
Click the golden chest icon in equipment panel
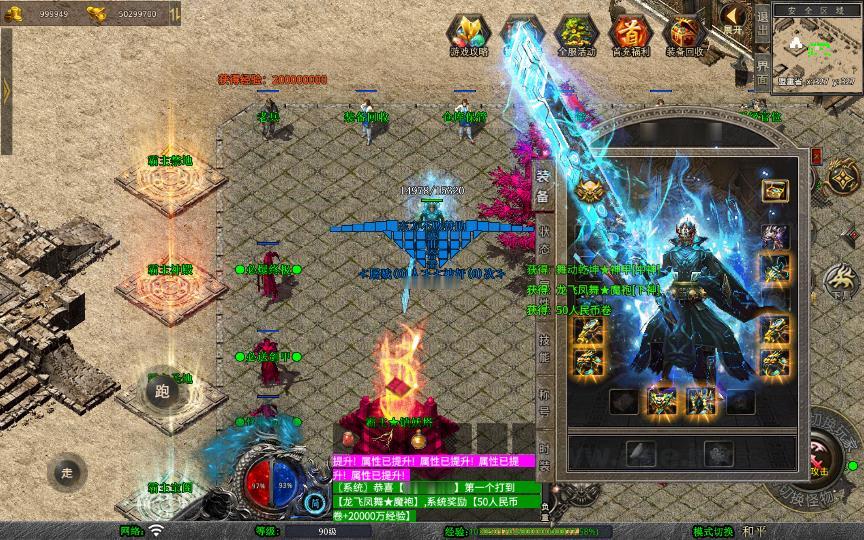click(774, 189)
